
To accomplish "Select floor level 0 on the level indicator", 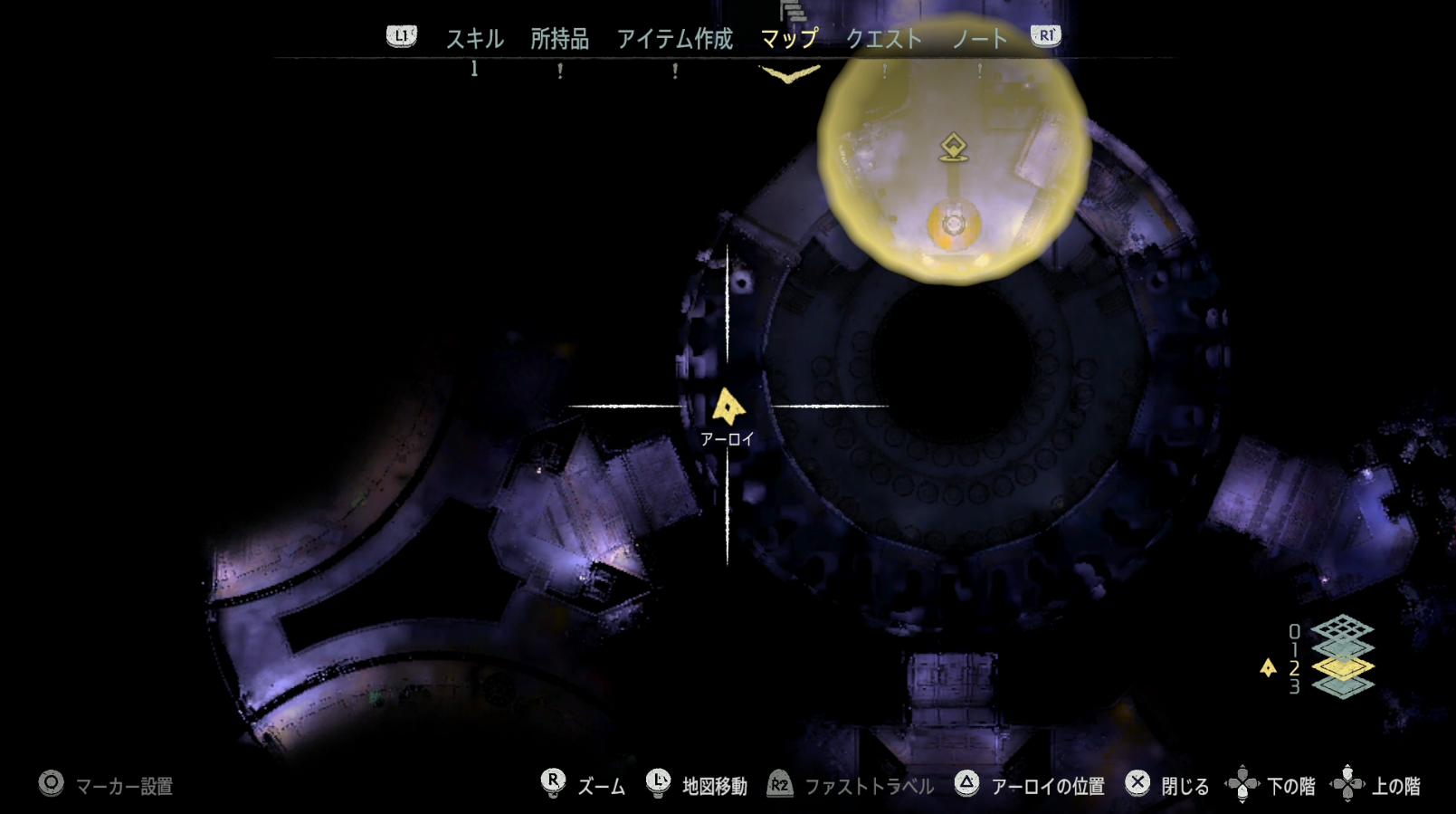I will (x=1295, y=631).
